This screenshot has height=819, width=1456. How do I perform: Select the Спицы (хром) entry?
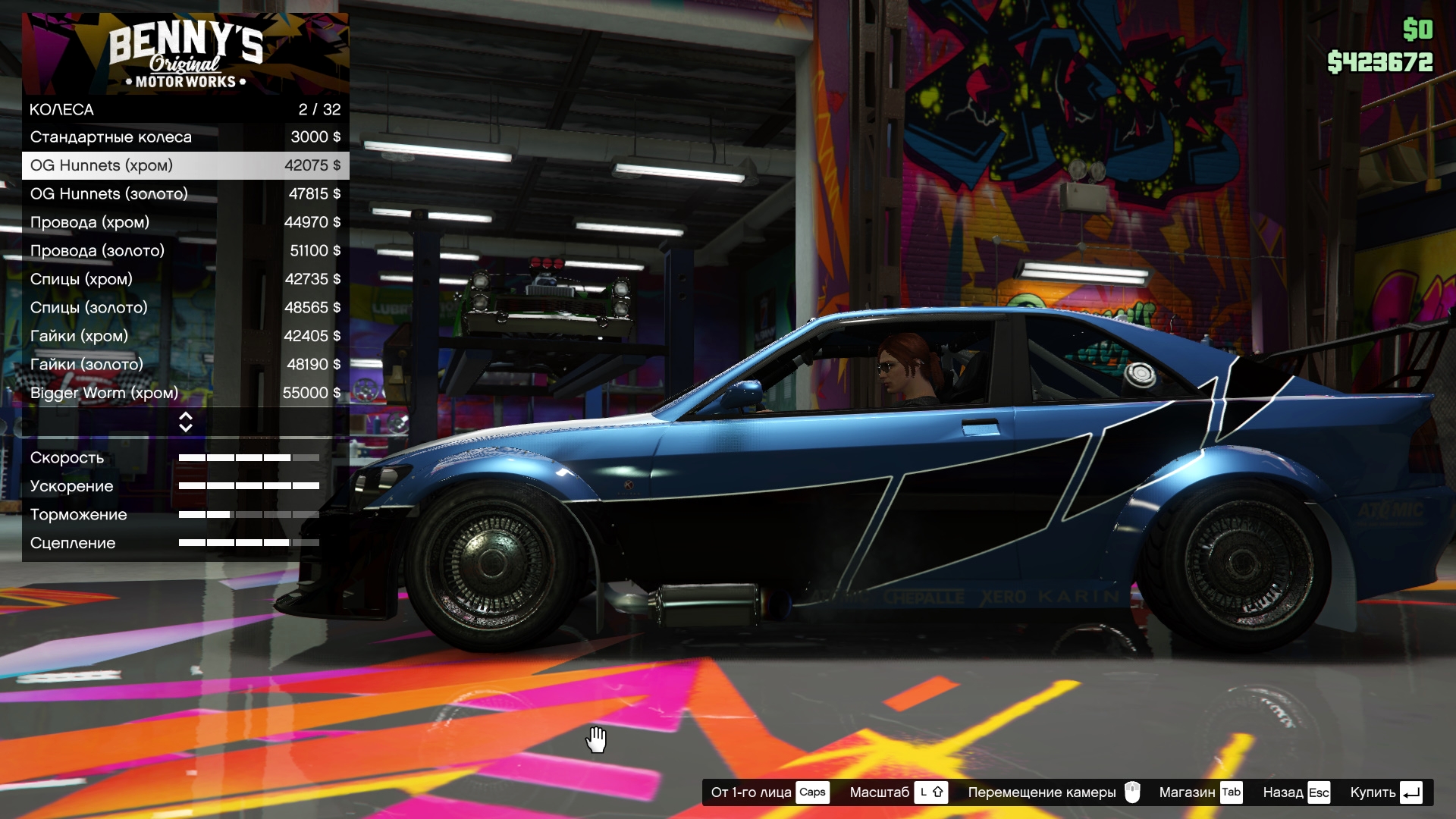185,279
